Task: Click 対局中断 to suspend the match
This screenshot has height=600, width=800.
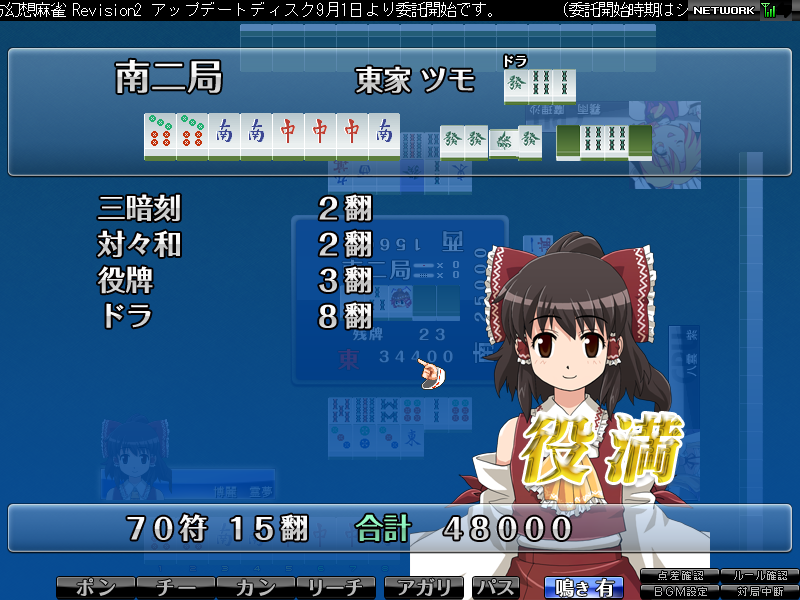Action: (758, 592)
